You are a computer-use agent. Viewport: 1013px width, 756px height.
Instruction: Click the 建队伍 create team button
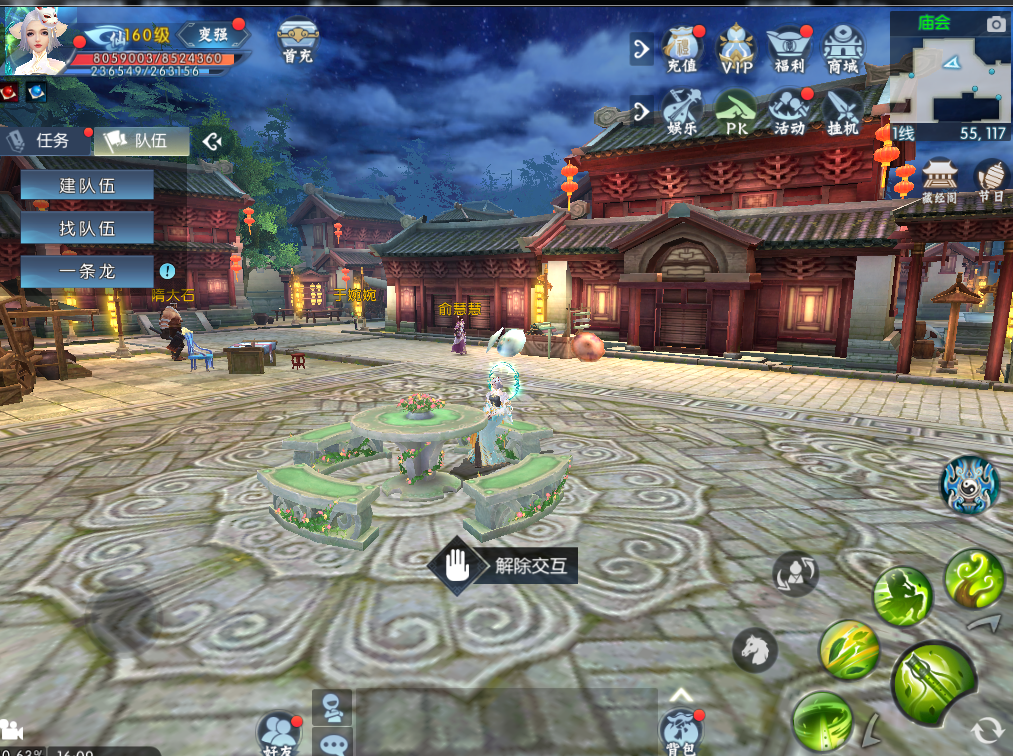87,185
